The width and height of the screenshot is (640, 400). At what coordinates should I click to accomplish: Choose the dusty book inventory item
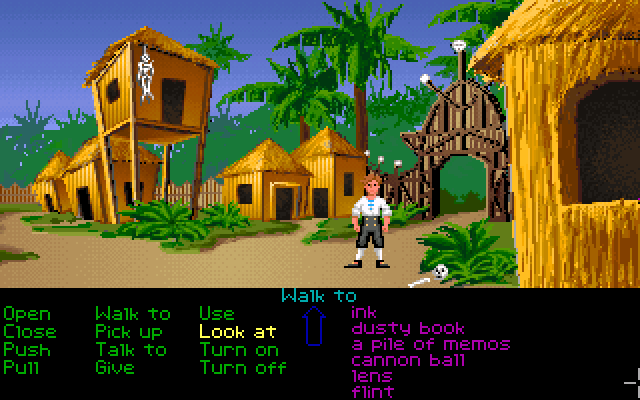click(x=408, y=328)
